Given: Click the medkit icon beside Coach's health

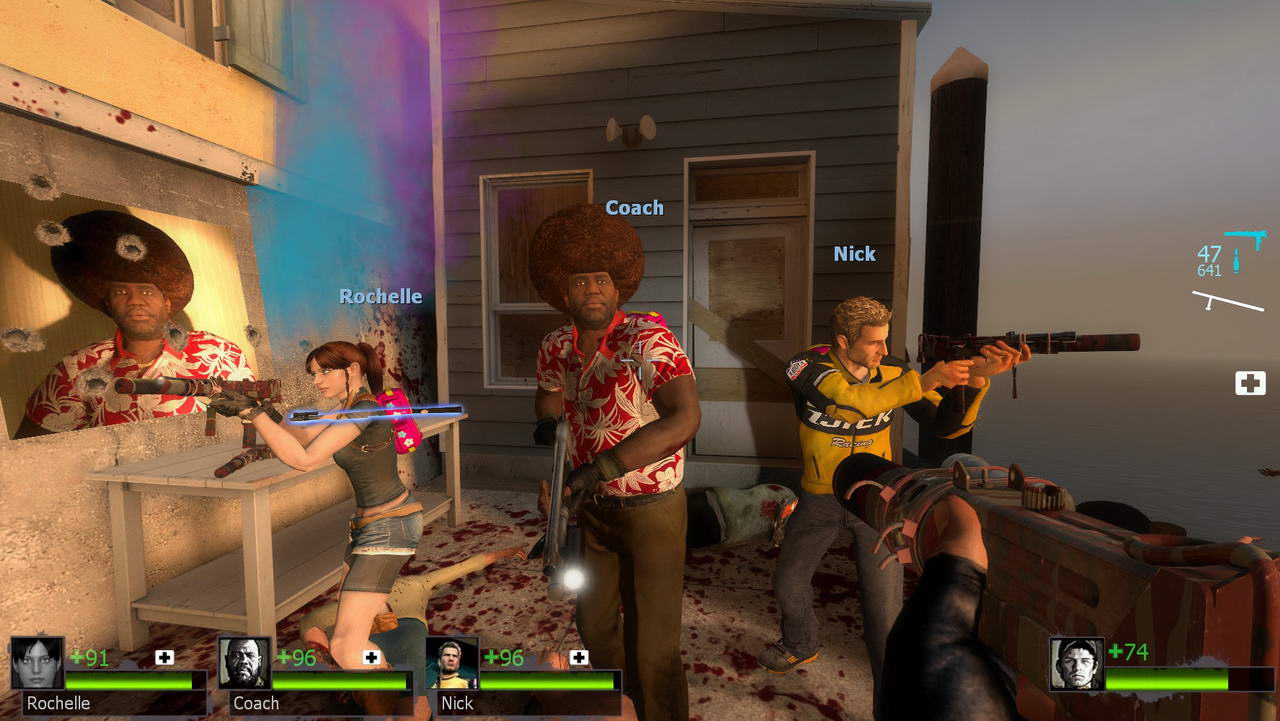Looking at the screenshot, I should 371,657.
